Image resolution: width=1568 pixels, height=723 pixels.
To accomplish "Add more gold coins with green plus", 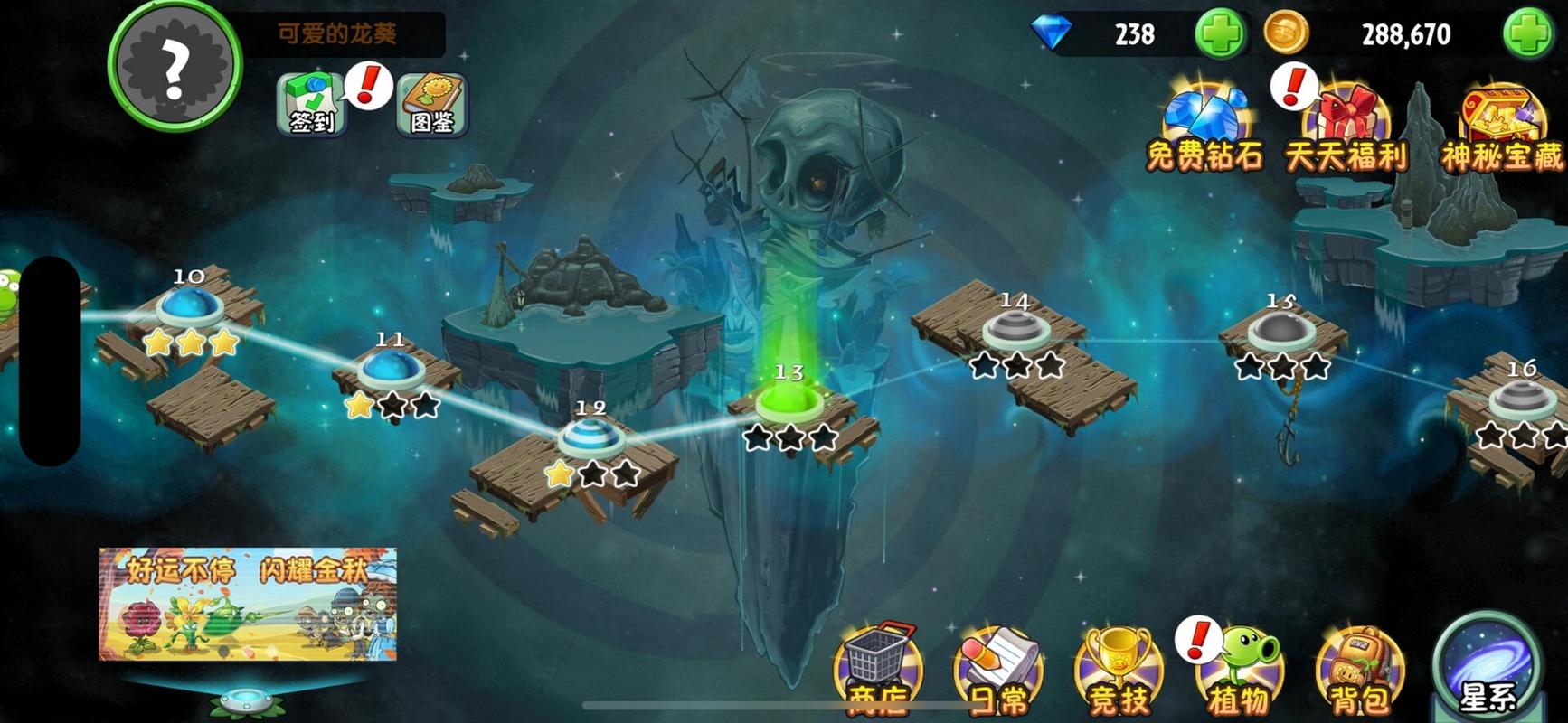I will (x=1527, y=34).
